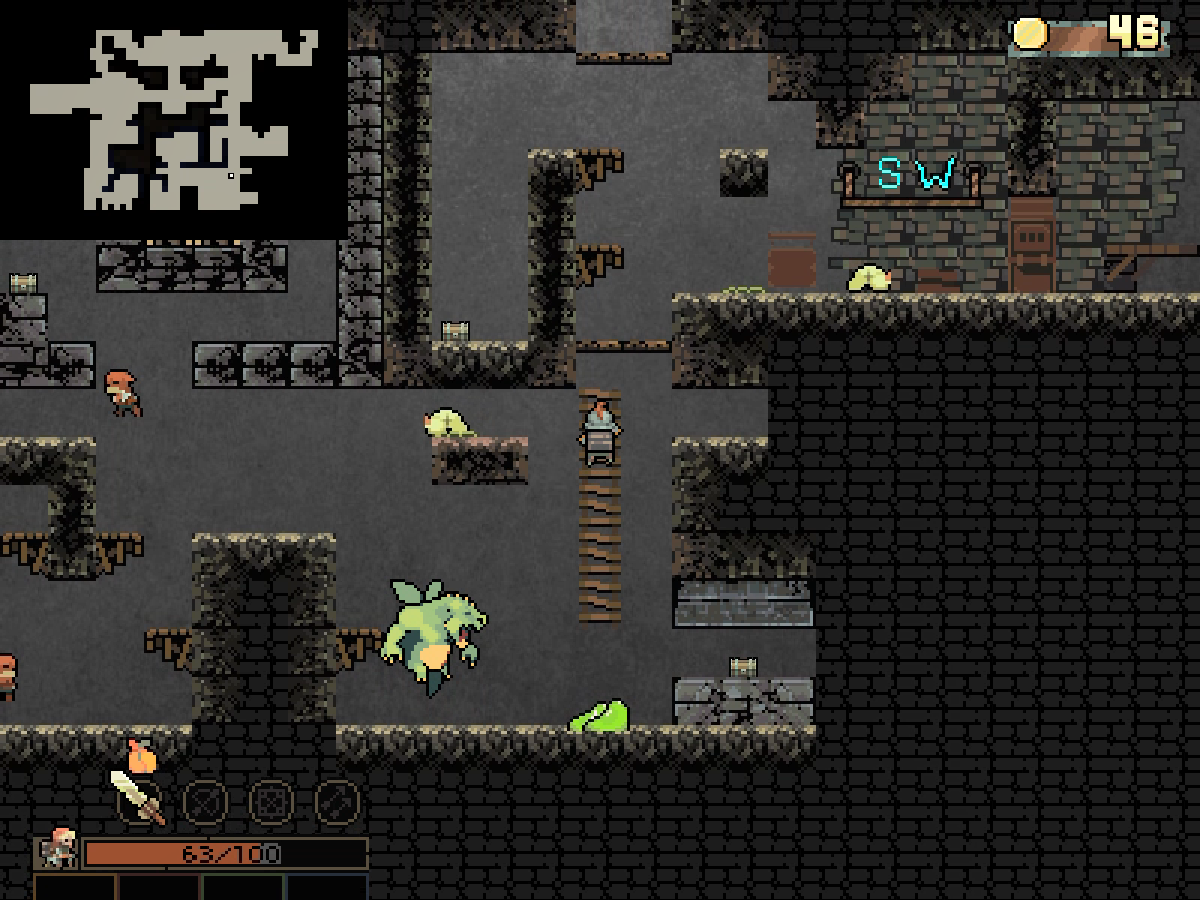Select the equipped sword weapon slot
Image resolution: width=1200 pixels, height=900 pixels.
point(139,799)
